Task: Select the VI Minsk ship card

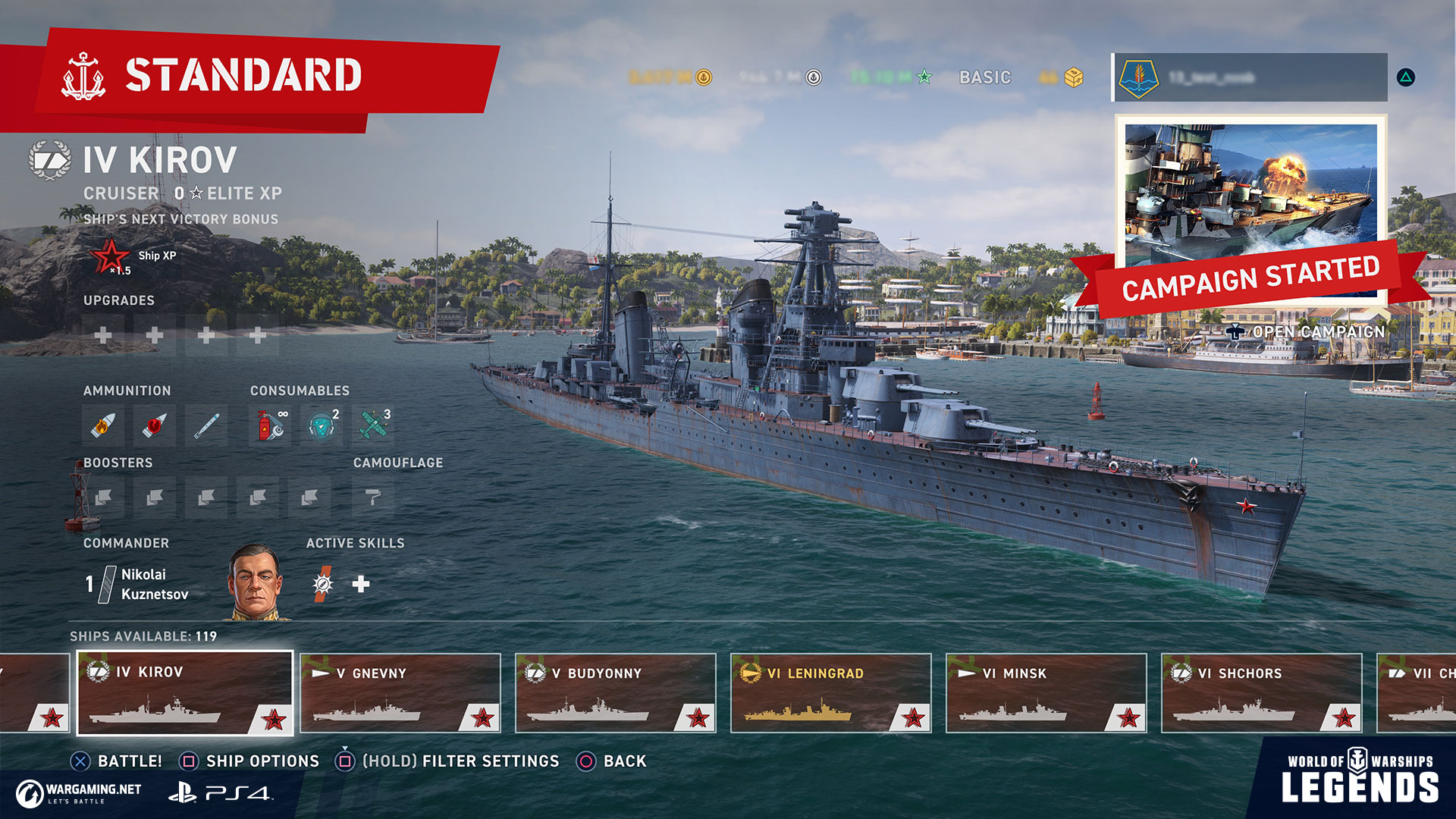Action: (1046, 693)
